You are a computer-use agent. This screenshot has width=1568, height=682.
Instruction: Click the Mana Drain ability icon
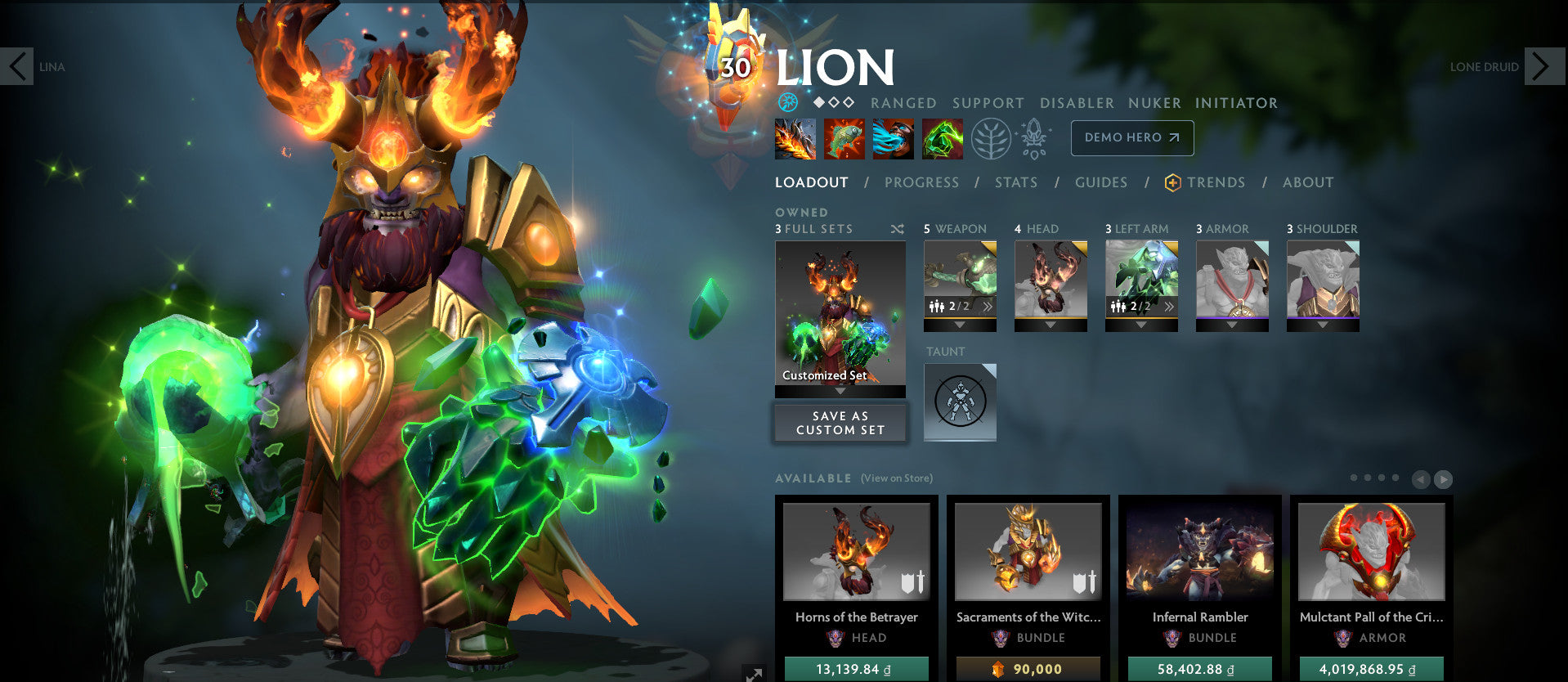[x=893, y=138]
